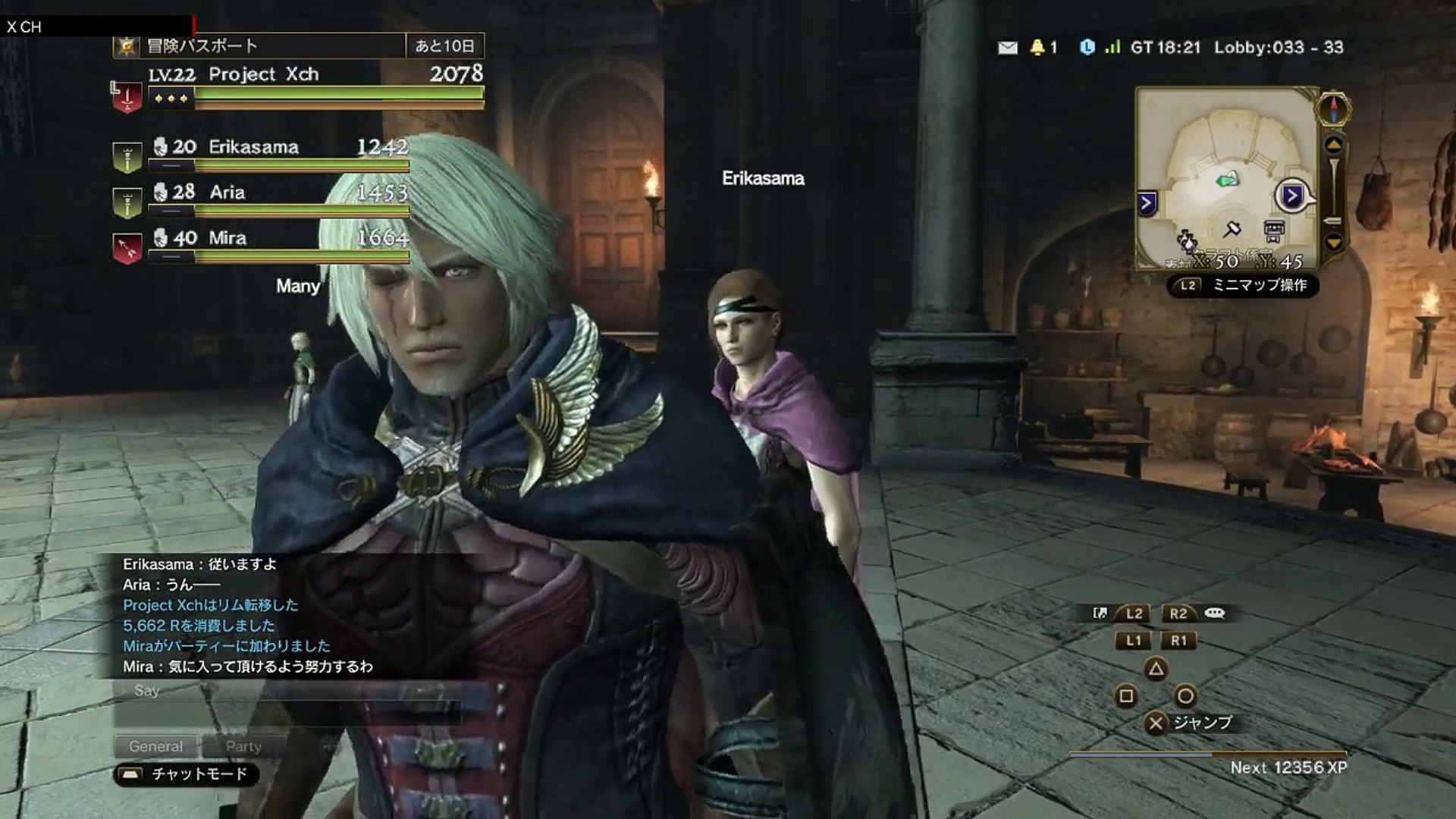The height and width of the screenshot is (819, 1456).
Task: Select the hammer marker on the minimap
Action: coord(1232,227)
